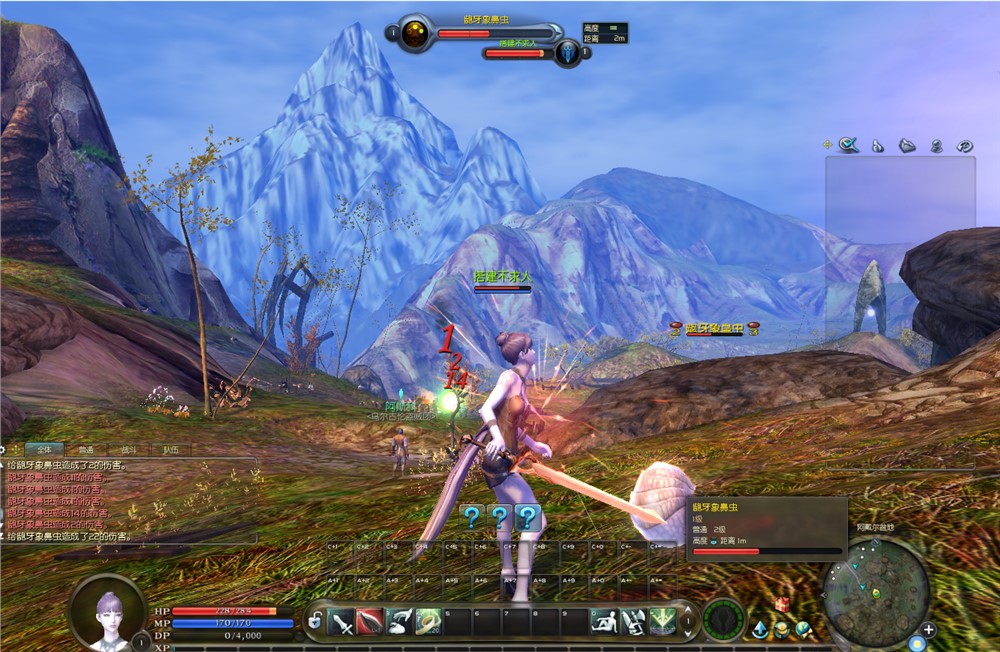Open the 战斗 combat log tab
Screen dimensions: 1000x652
point(129,450)
